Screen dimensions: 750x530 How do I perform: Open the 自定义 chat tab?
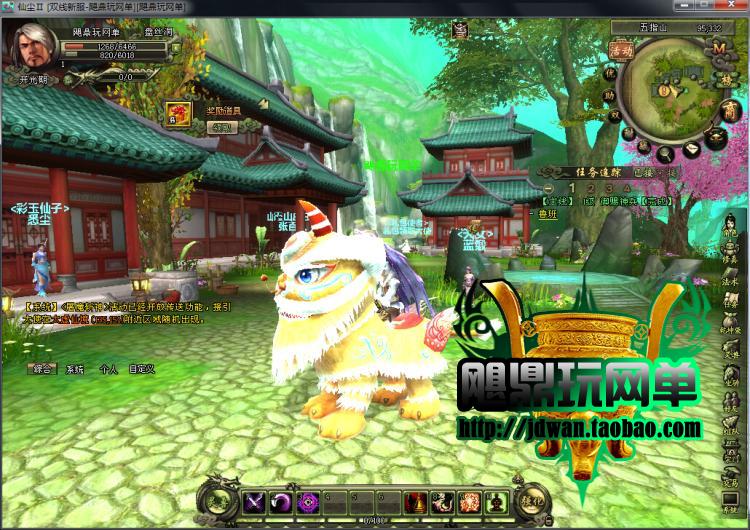141,369
